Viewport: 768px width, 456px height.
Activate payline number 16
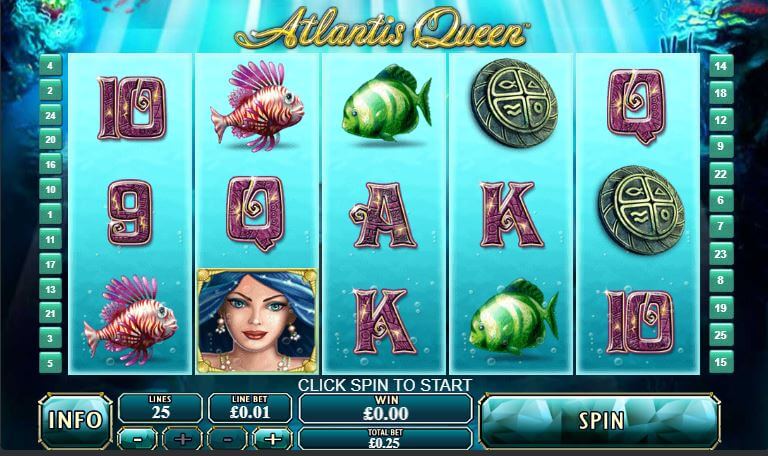(x=50, y=164)
